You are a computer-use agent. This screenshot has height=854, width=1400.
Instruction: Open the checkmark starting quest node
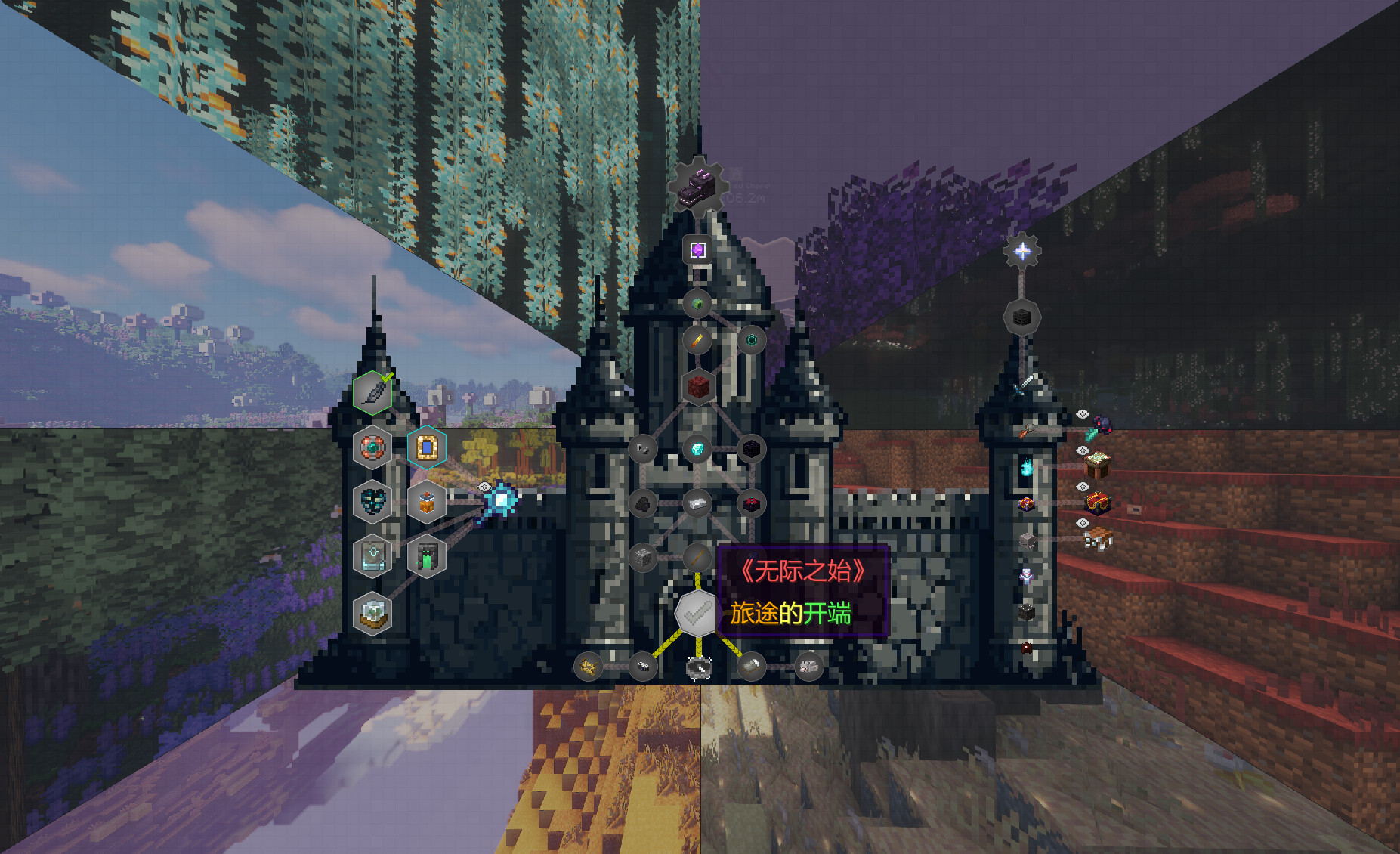click(697, 613)
